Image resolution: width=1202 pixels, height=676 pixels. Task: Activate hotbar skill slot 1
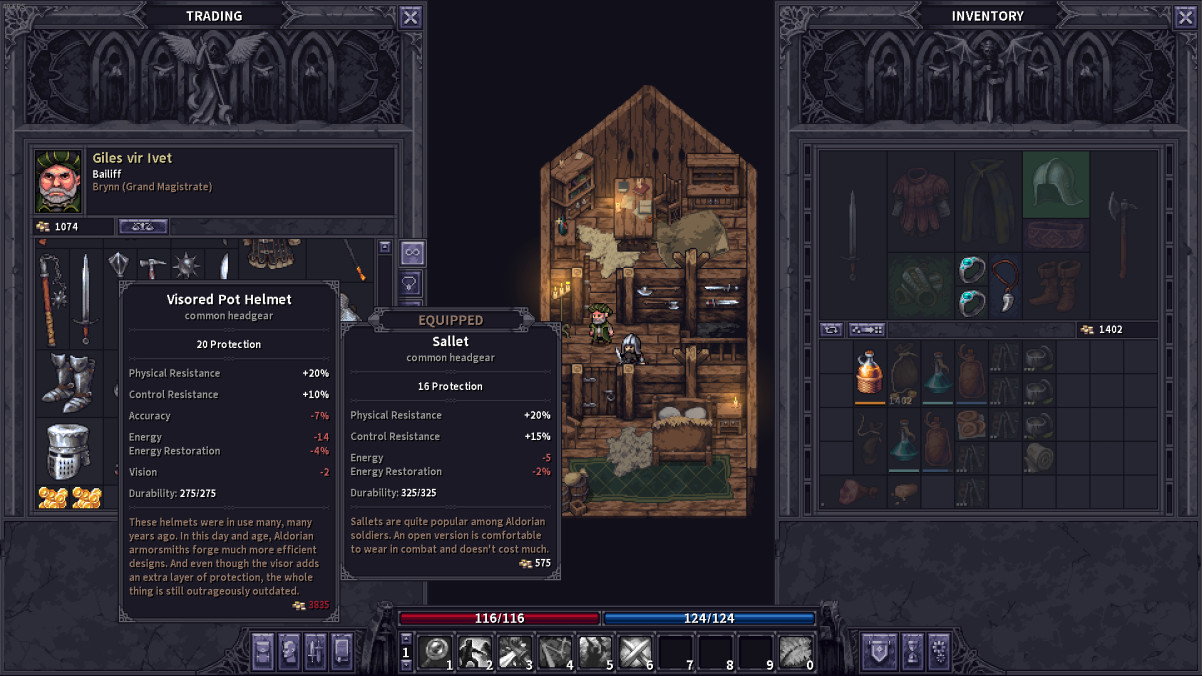click(436, 652)
